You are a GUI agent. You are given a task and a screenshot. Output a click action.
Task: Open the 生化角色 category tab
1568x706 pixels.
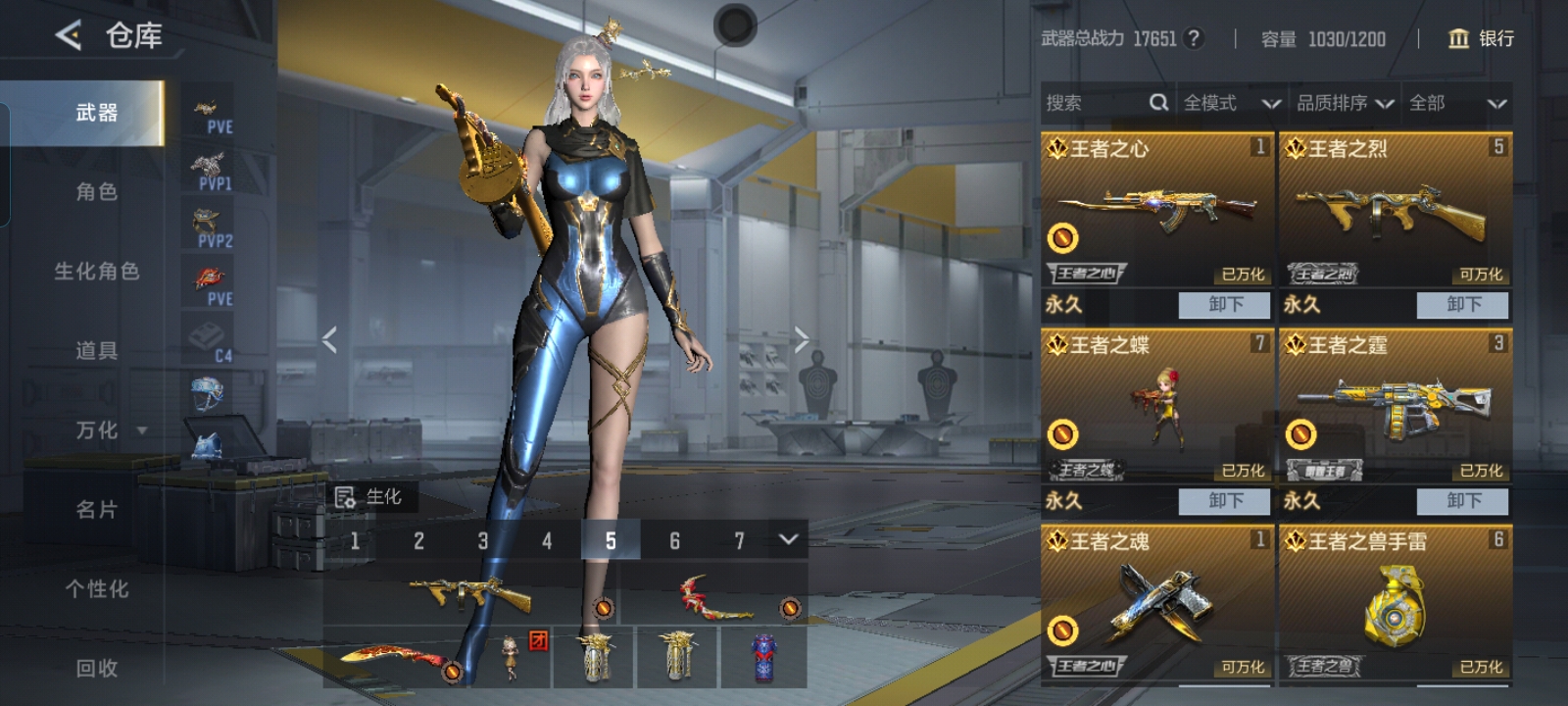click(x=96, y=272)
